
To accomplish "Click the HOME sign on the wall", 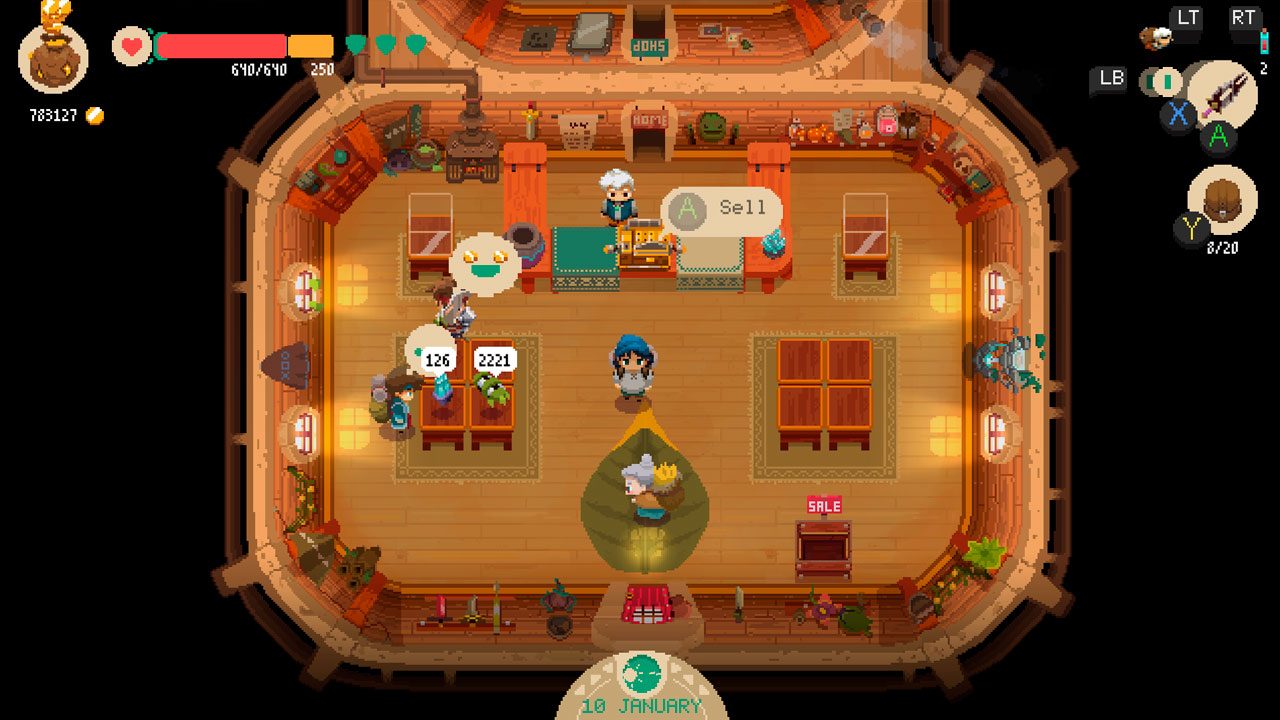I will coord(648,118).
